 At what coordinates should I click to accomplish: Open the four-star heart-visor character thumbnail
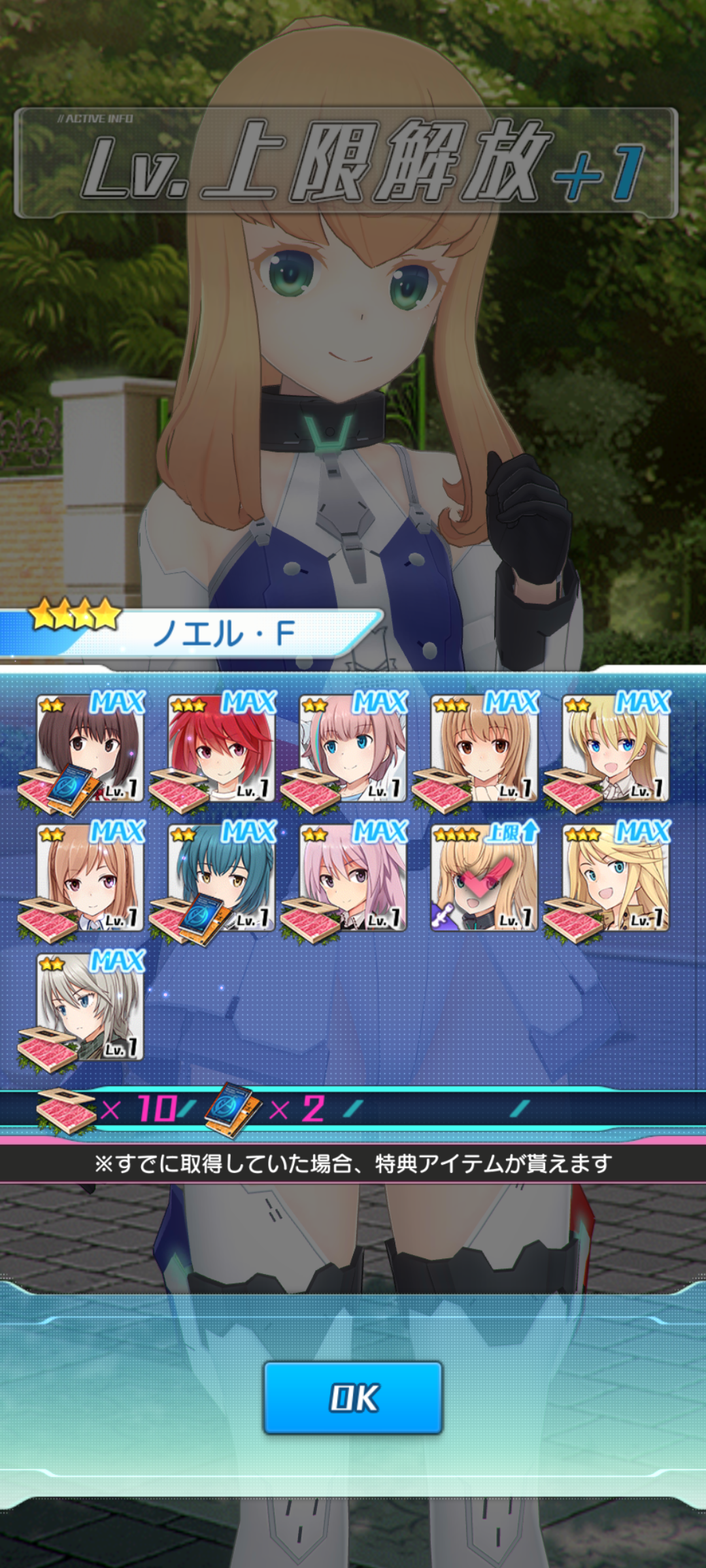(x=484, y=877)
